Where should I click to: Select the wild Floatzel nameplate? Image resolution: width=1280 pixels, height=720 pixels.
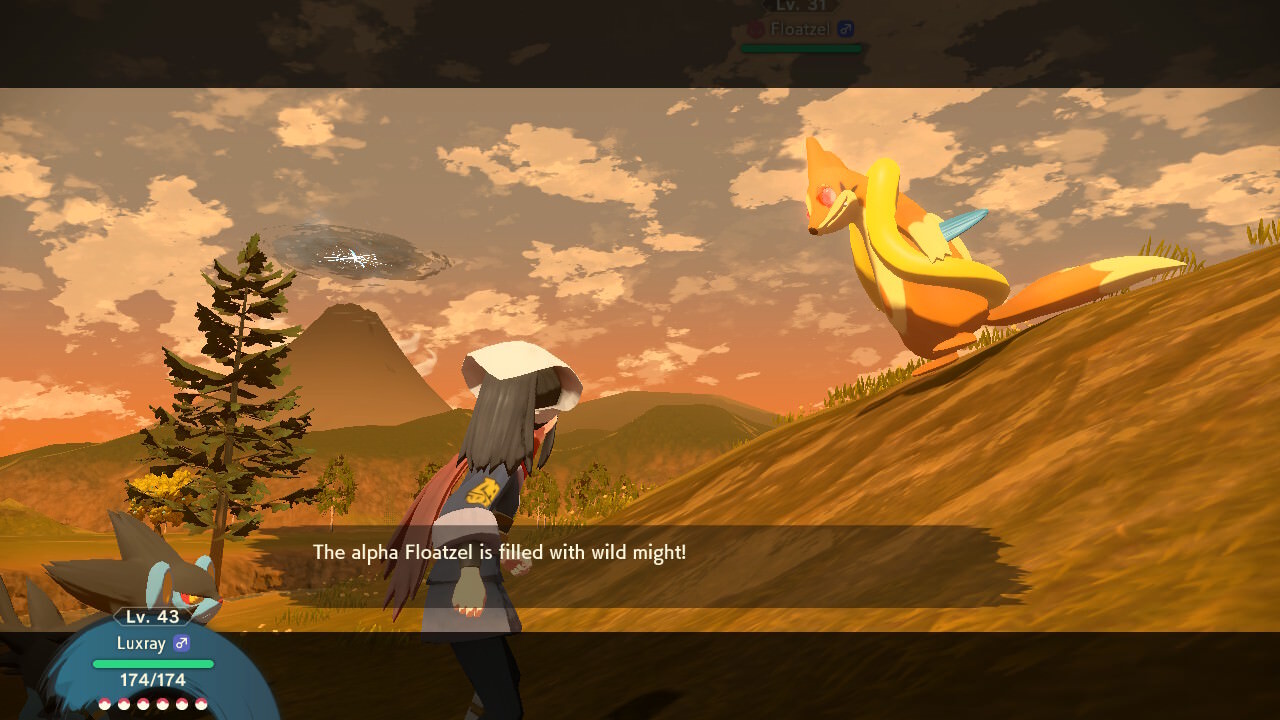point(802,29)
